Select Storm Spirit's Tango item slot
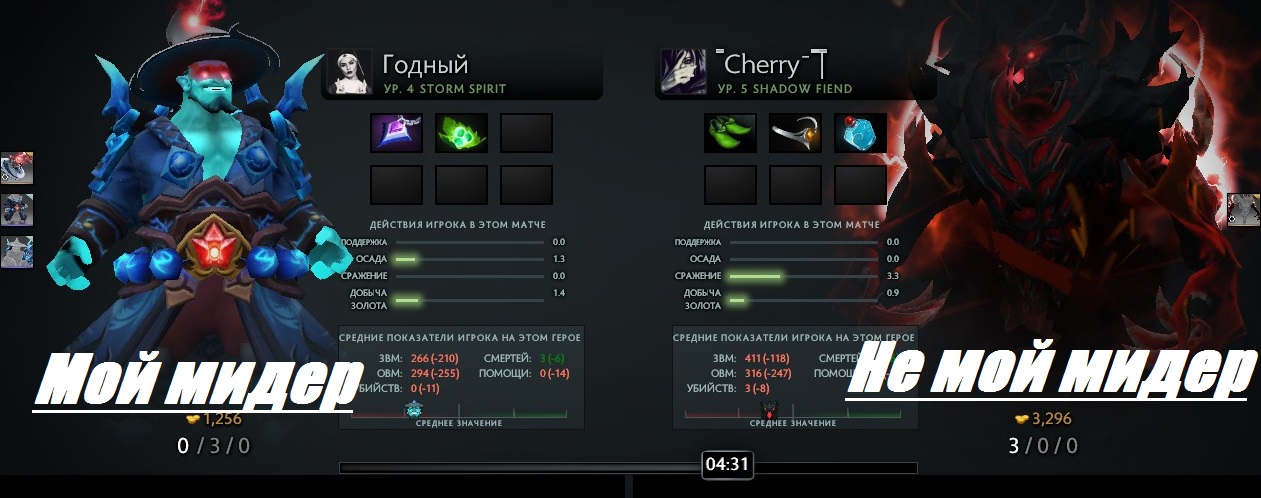The height and width of the screenshot is (498, 1261). [461, 133]
